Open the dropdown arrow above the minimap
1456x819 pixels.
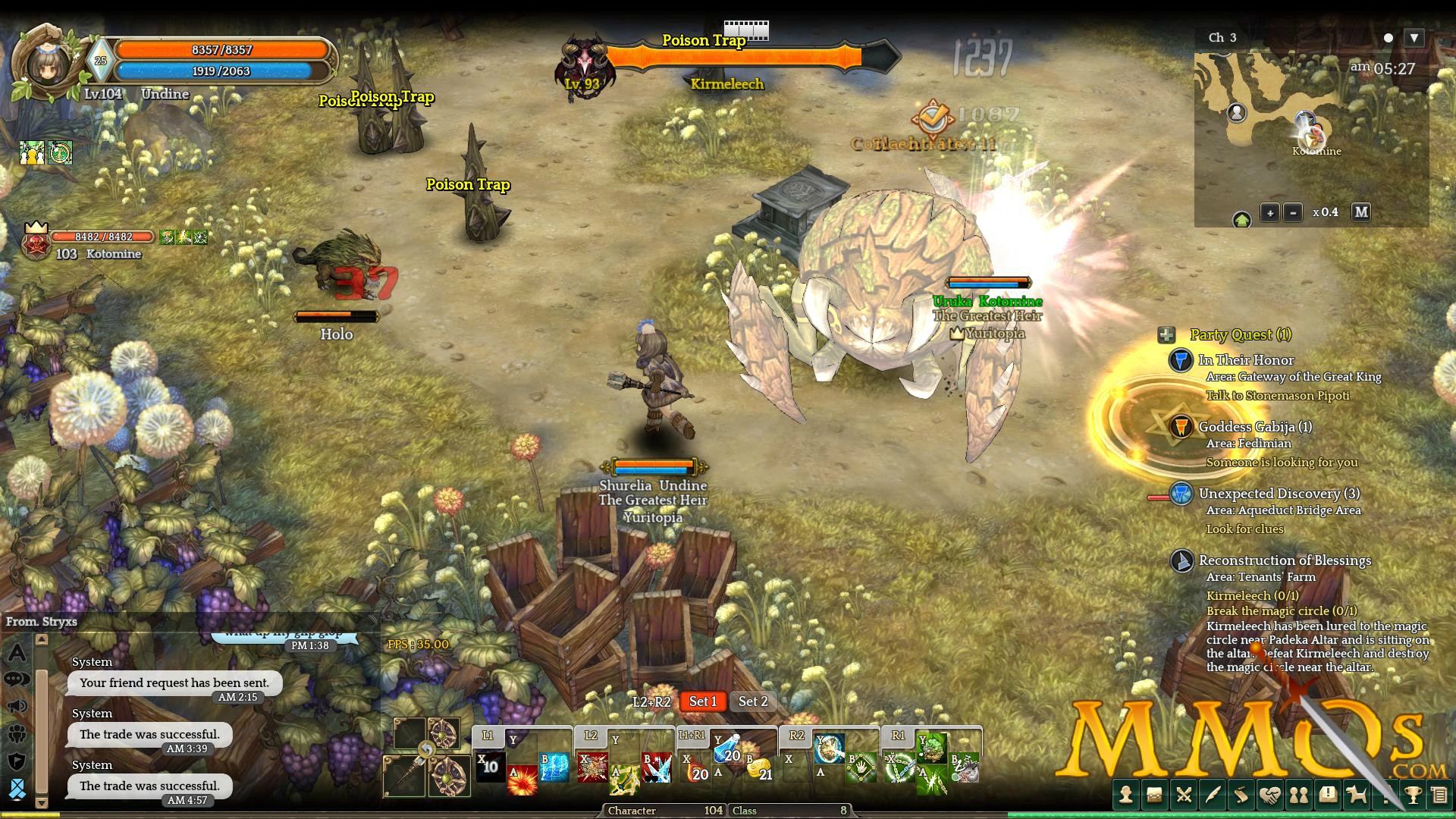[1414, 37]
